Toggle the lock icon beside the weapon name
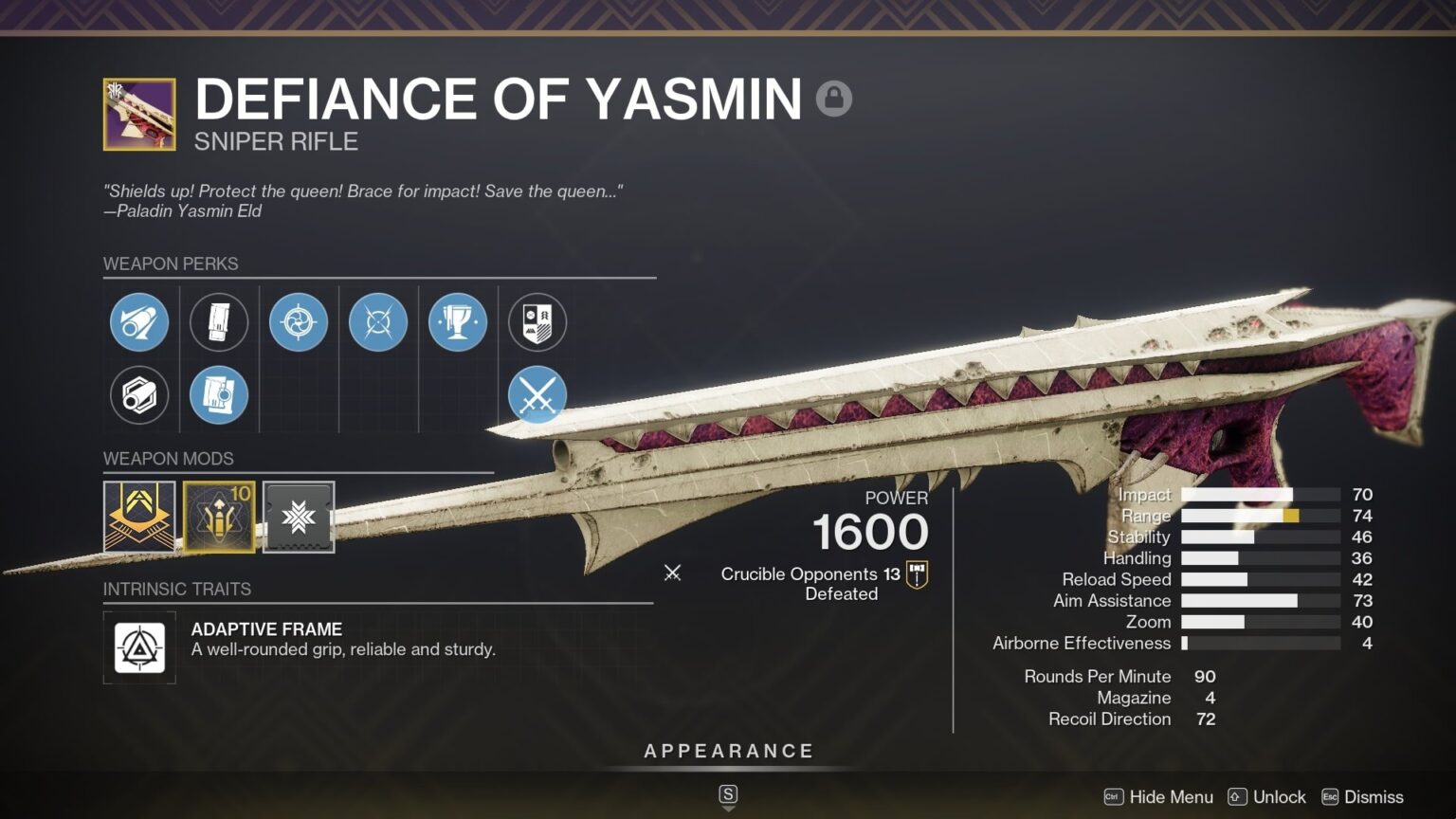The height and width of the screenshot is (819, 1456). click(x=834, y=98)
